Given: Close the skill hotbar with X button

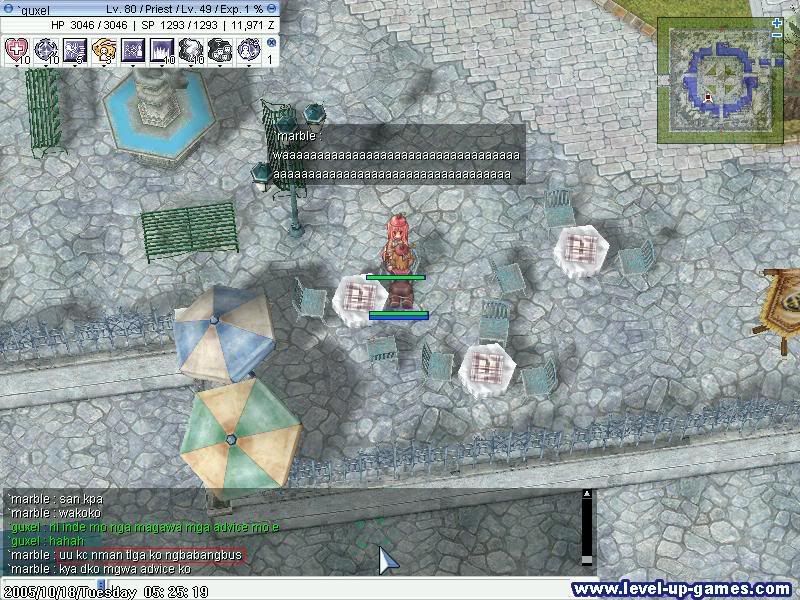Looking at the screenshot, I should pyautogui.click(x=270, y=43).
